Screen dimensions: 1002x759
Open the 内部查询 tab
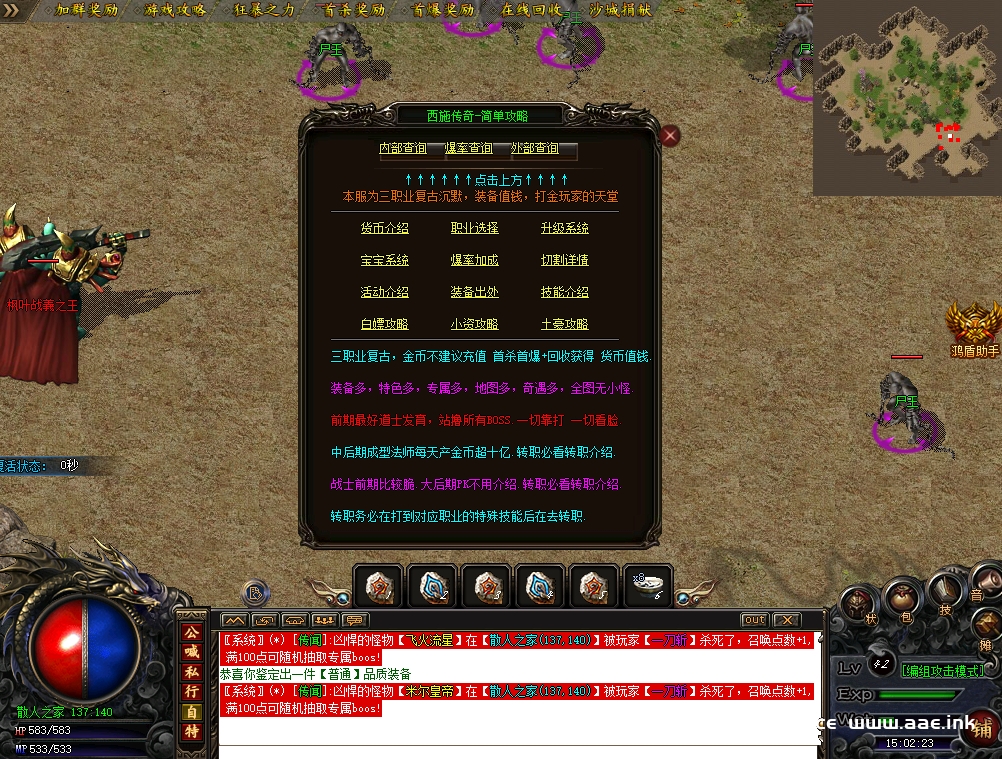[403, 149]
